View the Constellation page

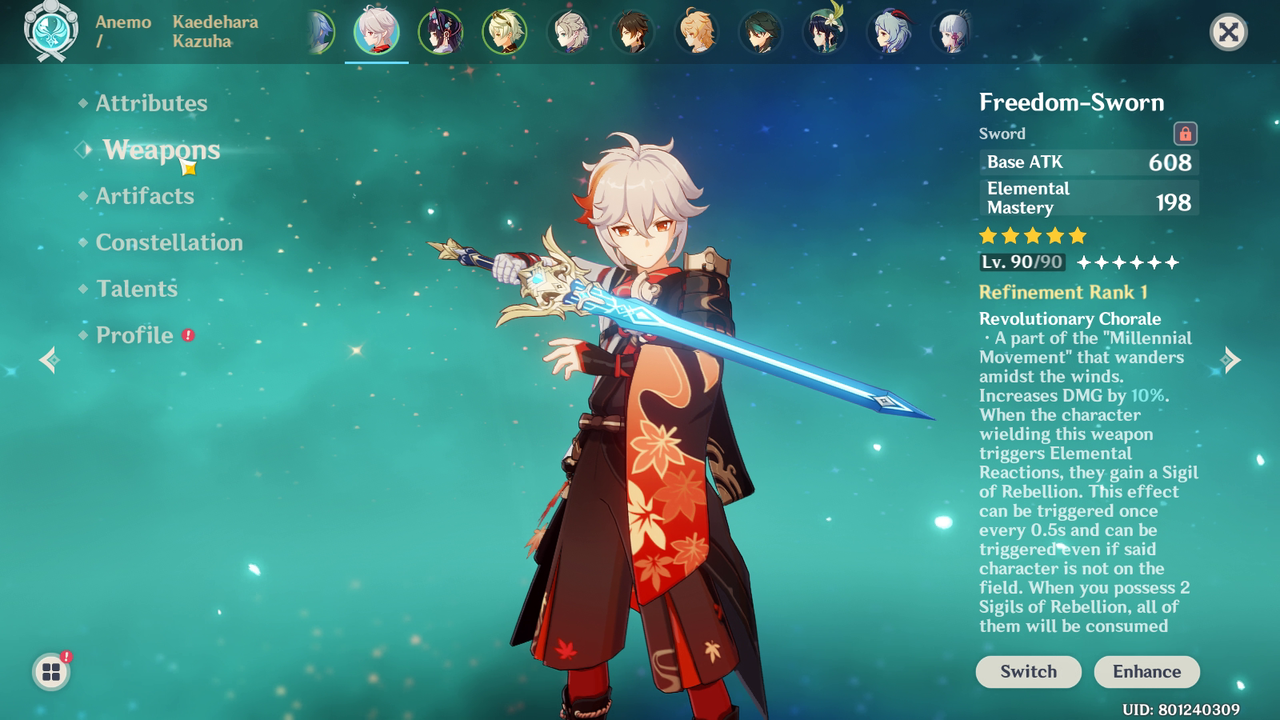[169, 242]
